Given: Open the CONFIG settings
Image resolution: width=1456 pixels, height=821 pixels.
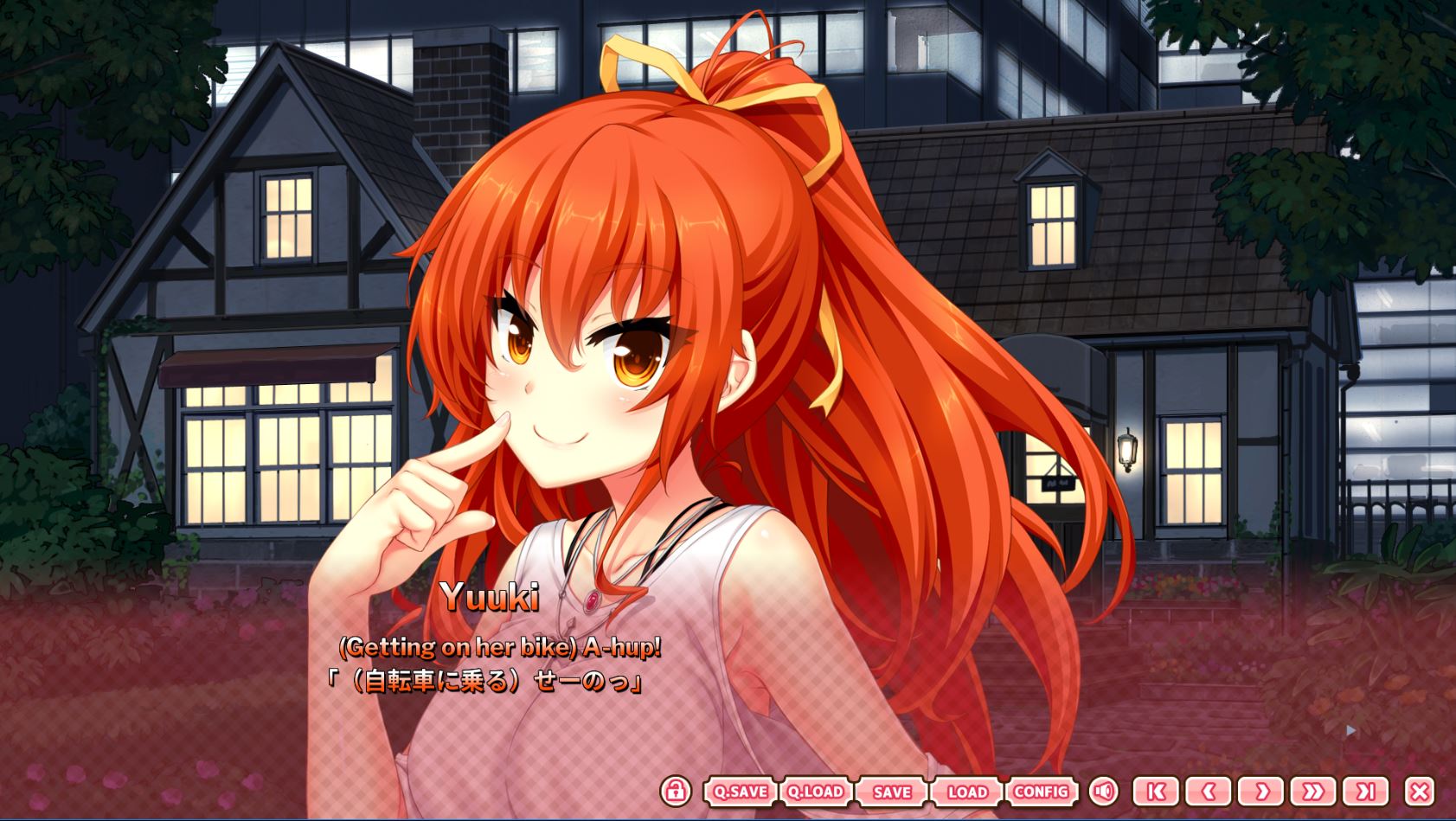Looking at the screenshot, I should coord(1041,792).
